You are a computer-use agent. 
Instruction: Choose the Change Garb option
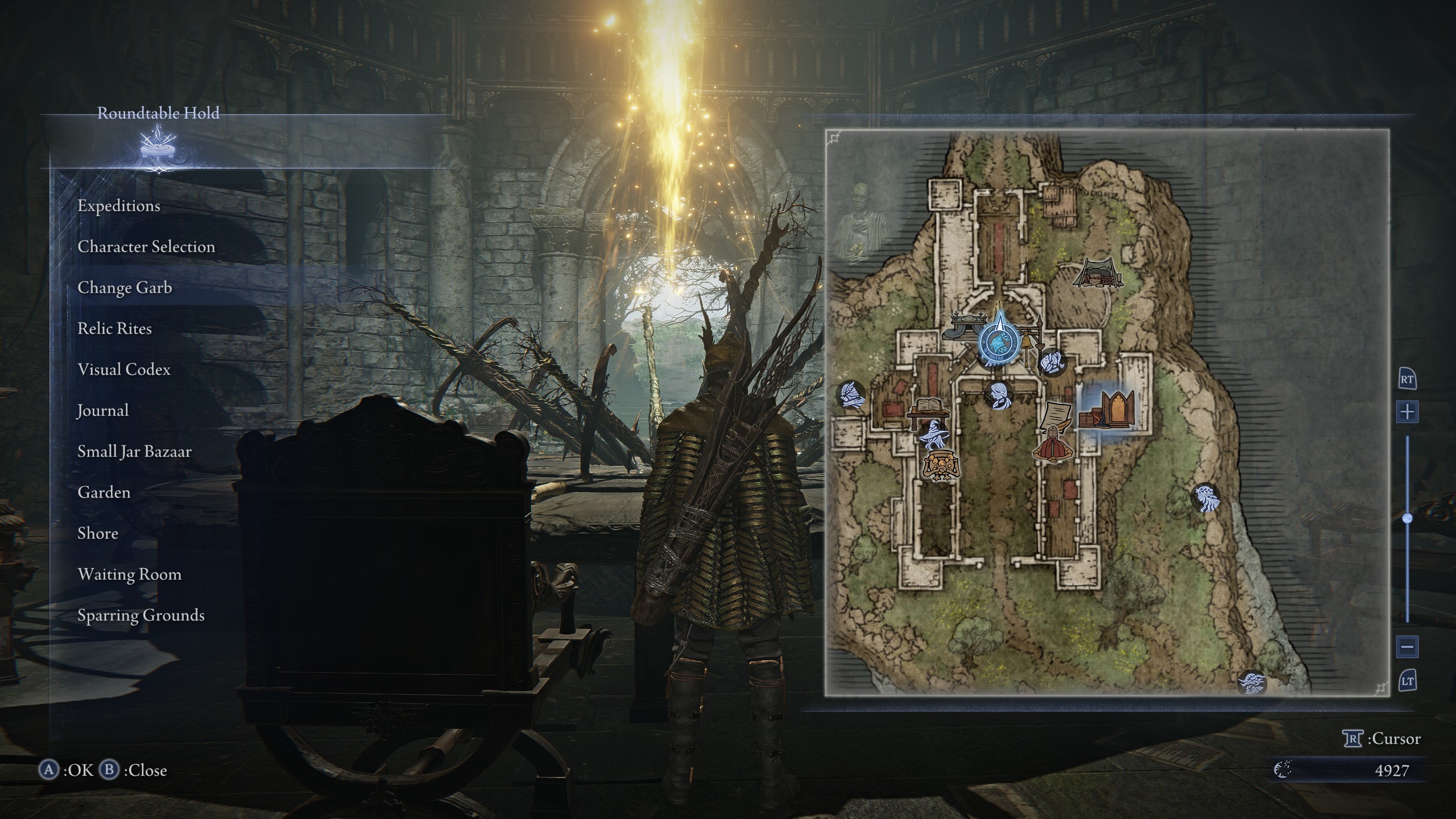click(x=125, y=288)
